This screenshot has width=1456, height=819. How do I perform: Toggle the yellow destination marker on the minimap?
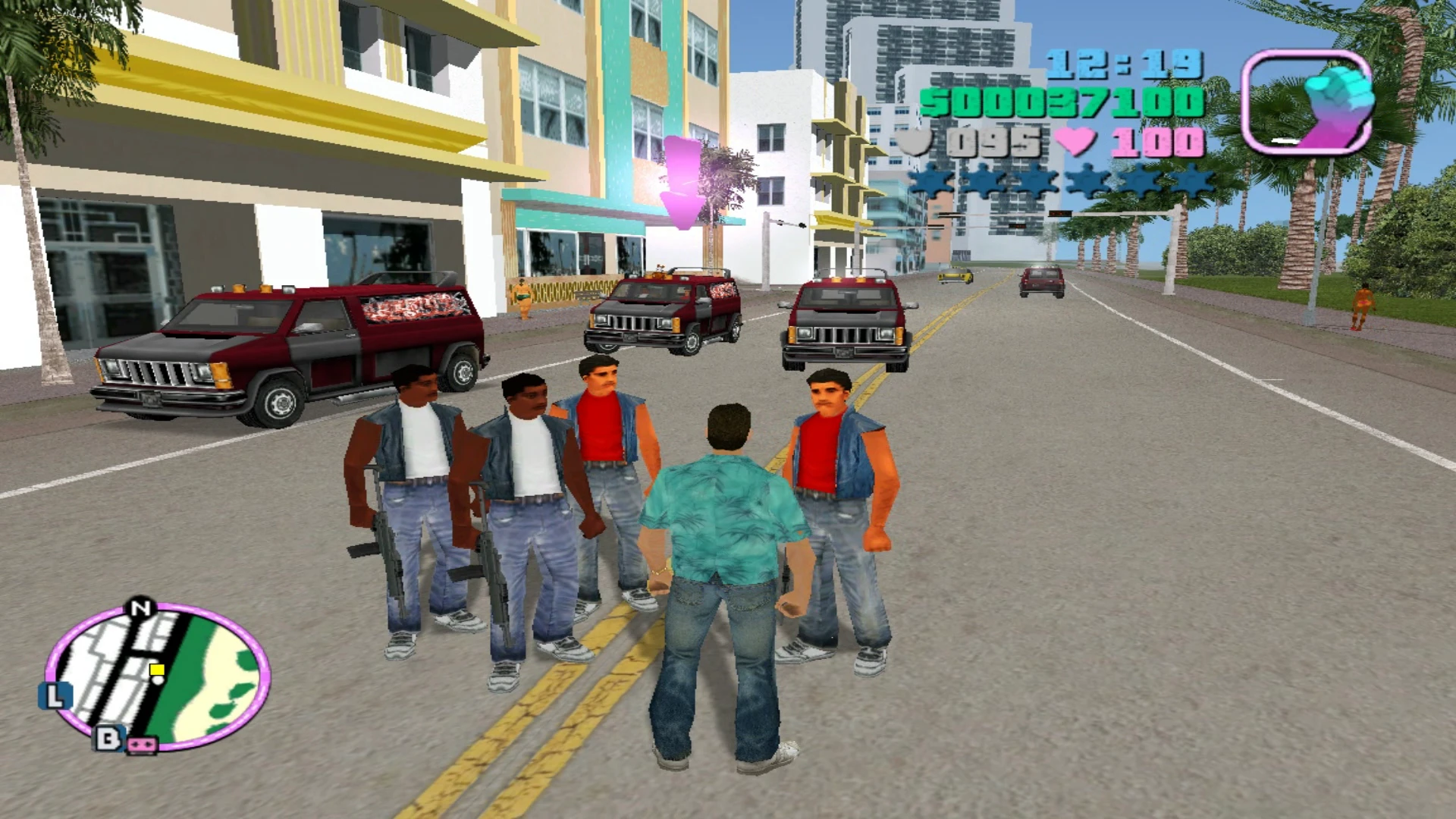coord(156,670)
